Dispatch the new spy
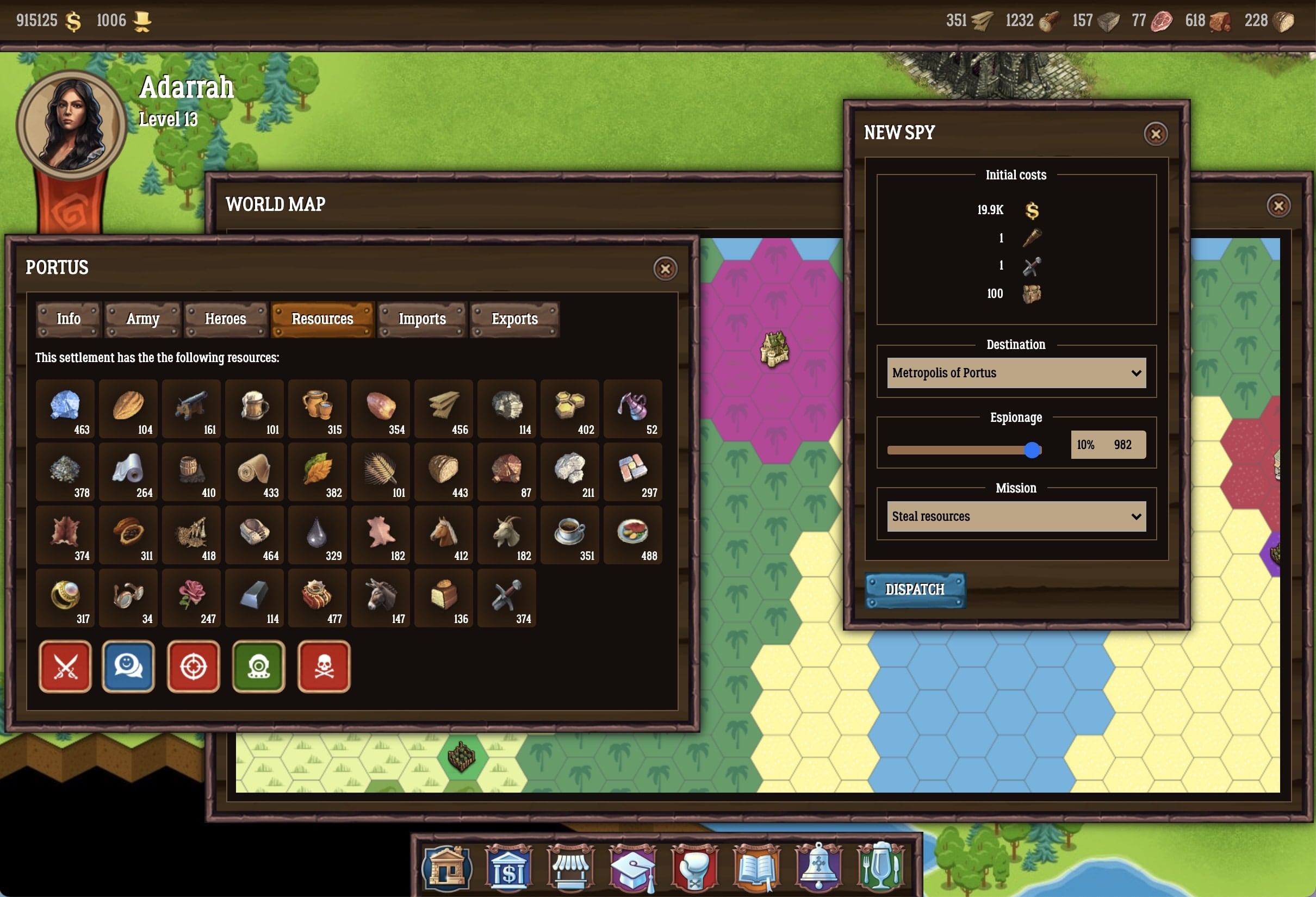This screenshot has height=897, width=1316. [x=915, y=590]
